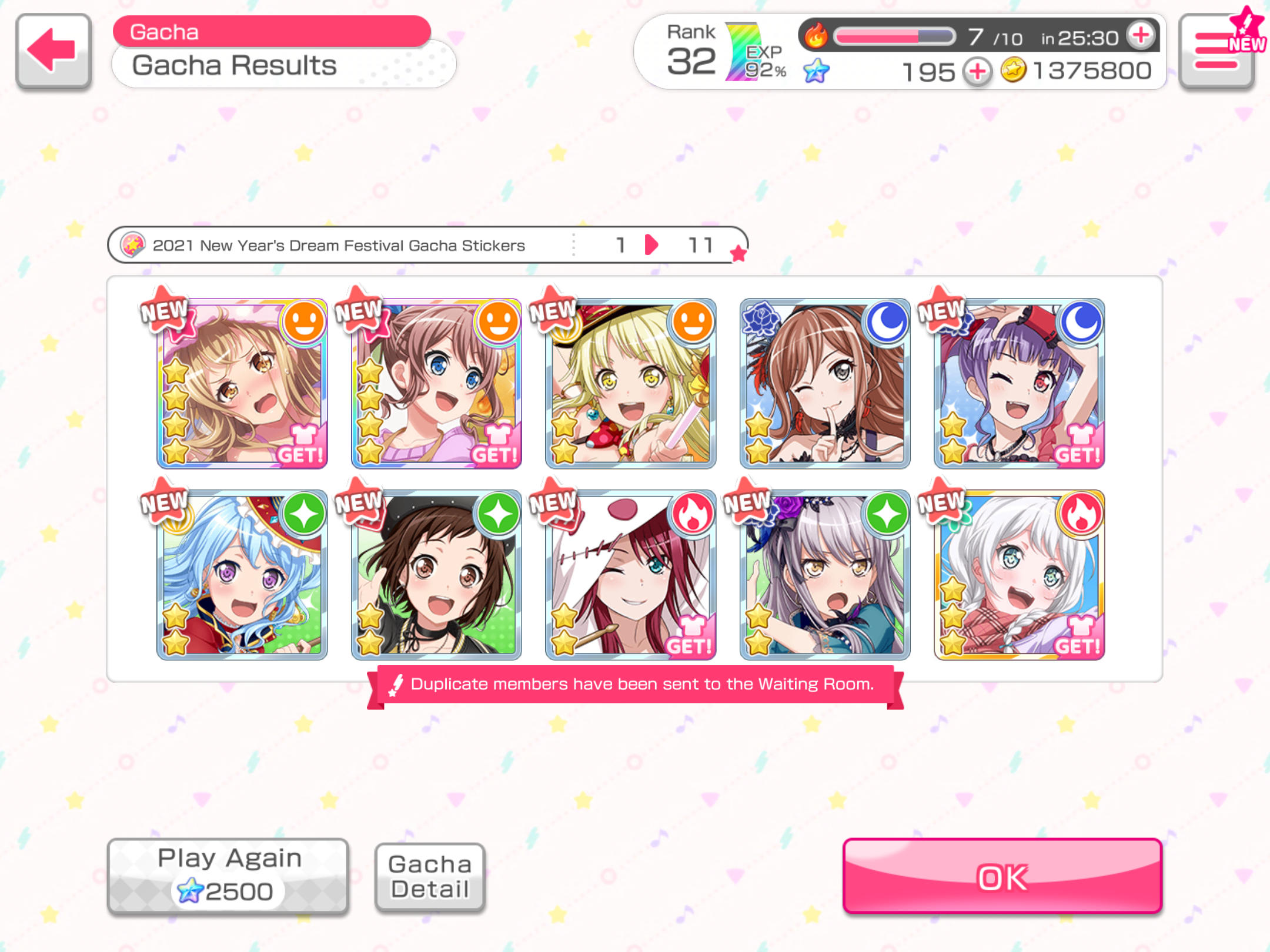
Task: Add stamina with the flame bar plus
Action: coord(1141,36)
